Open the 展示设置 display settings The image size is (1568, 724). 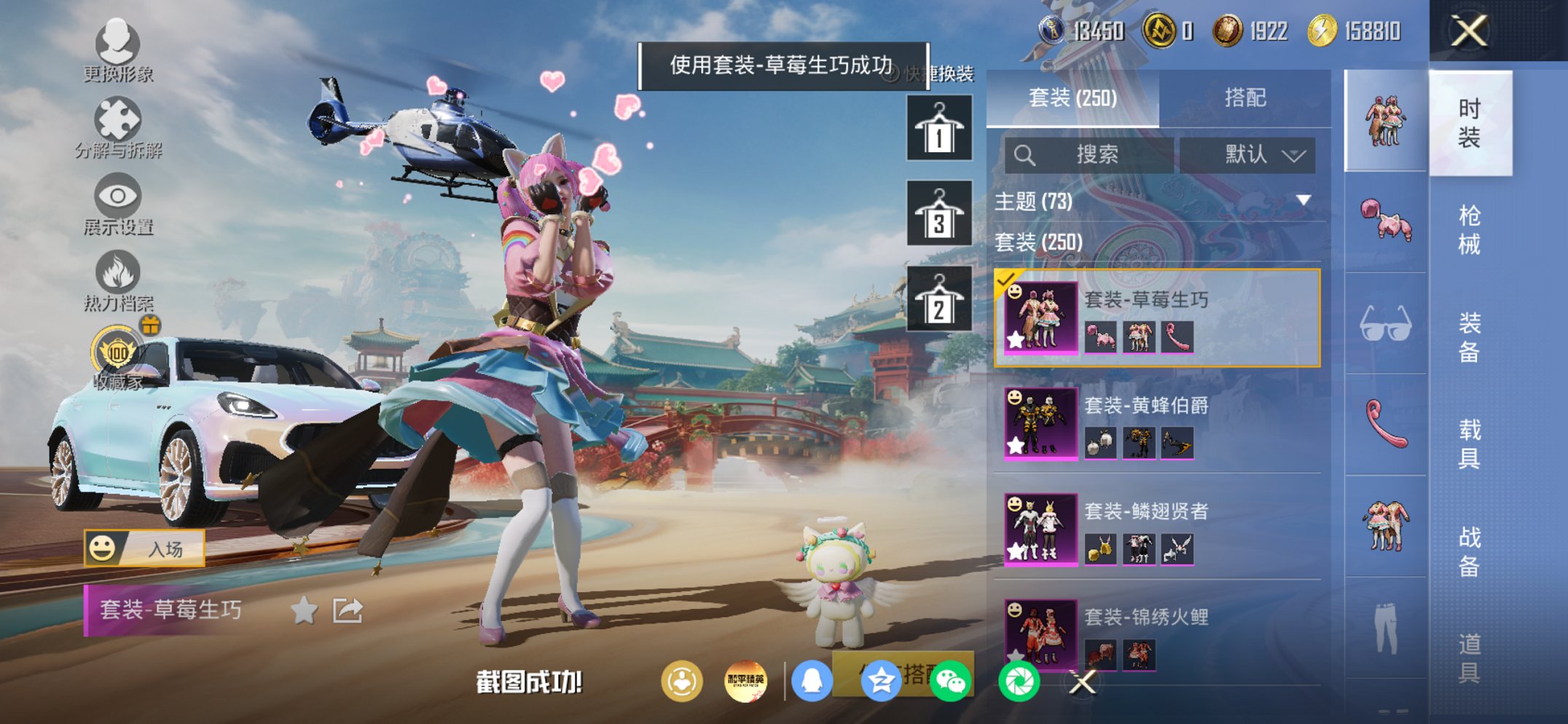click(117, 197)
